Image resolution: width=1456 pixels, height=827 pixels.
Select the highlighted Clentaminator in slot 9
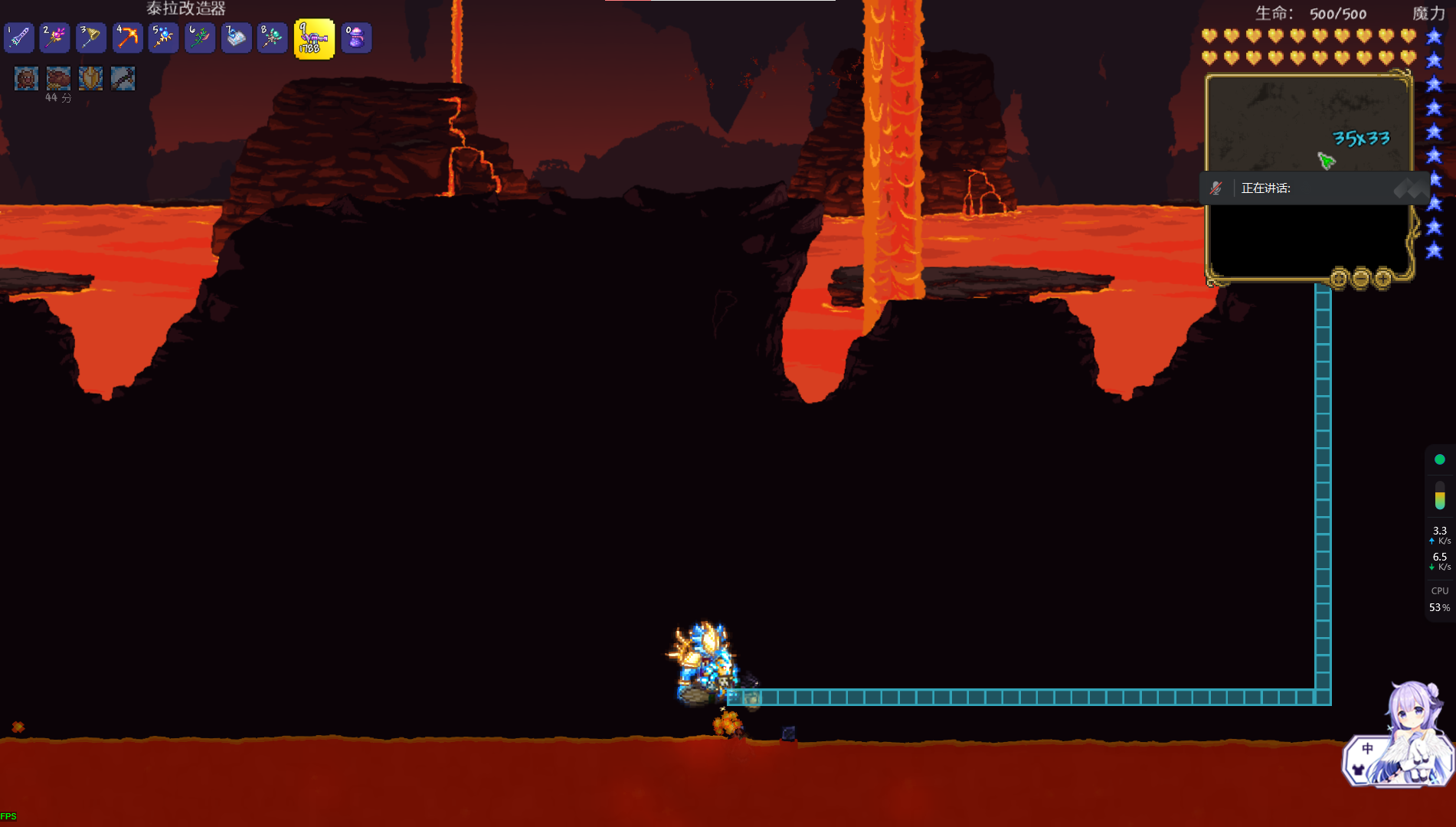click(314, 39)
